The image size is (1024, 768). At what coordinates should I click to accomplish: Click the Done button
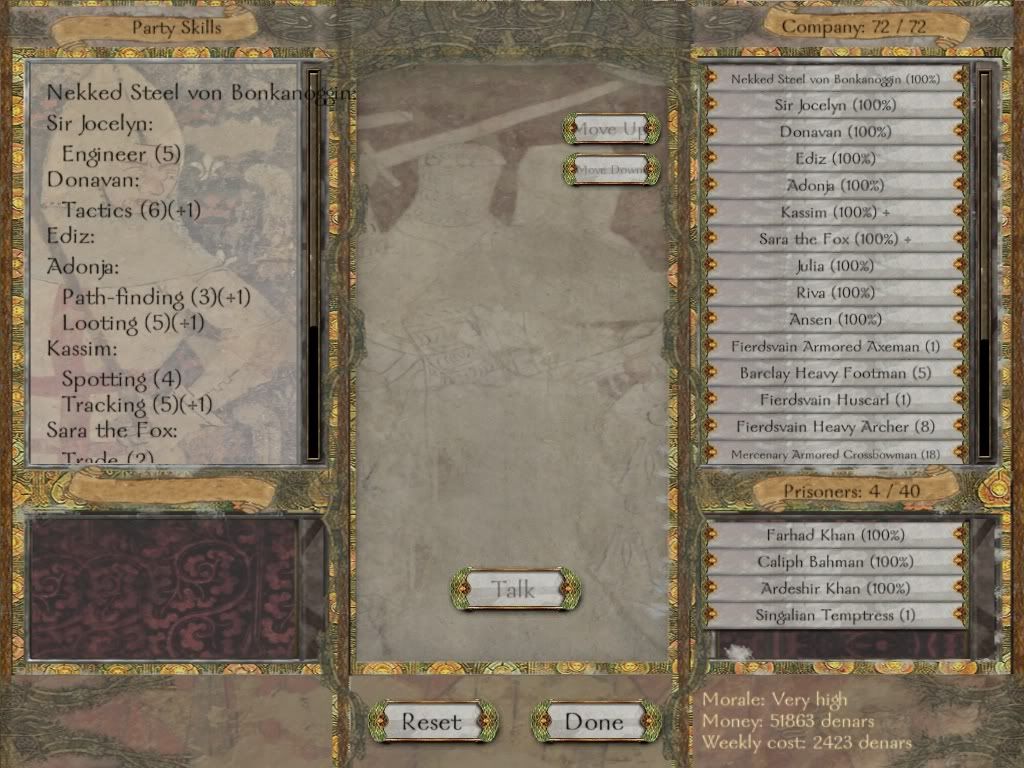pos(595,721)
